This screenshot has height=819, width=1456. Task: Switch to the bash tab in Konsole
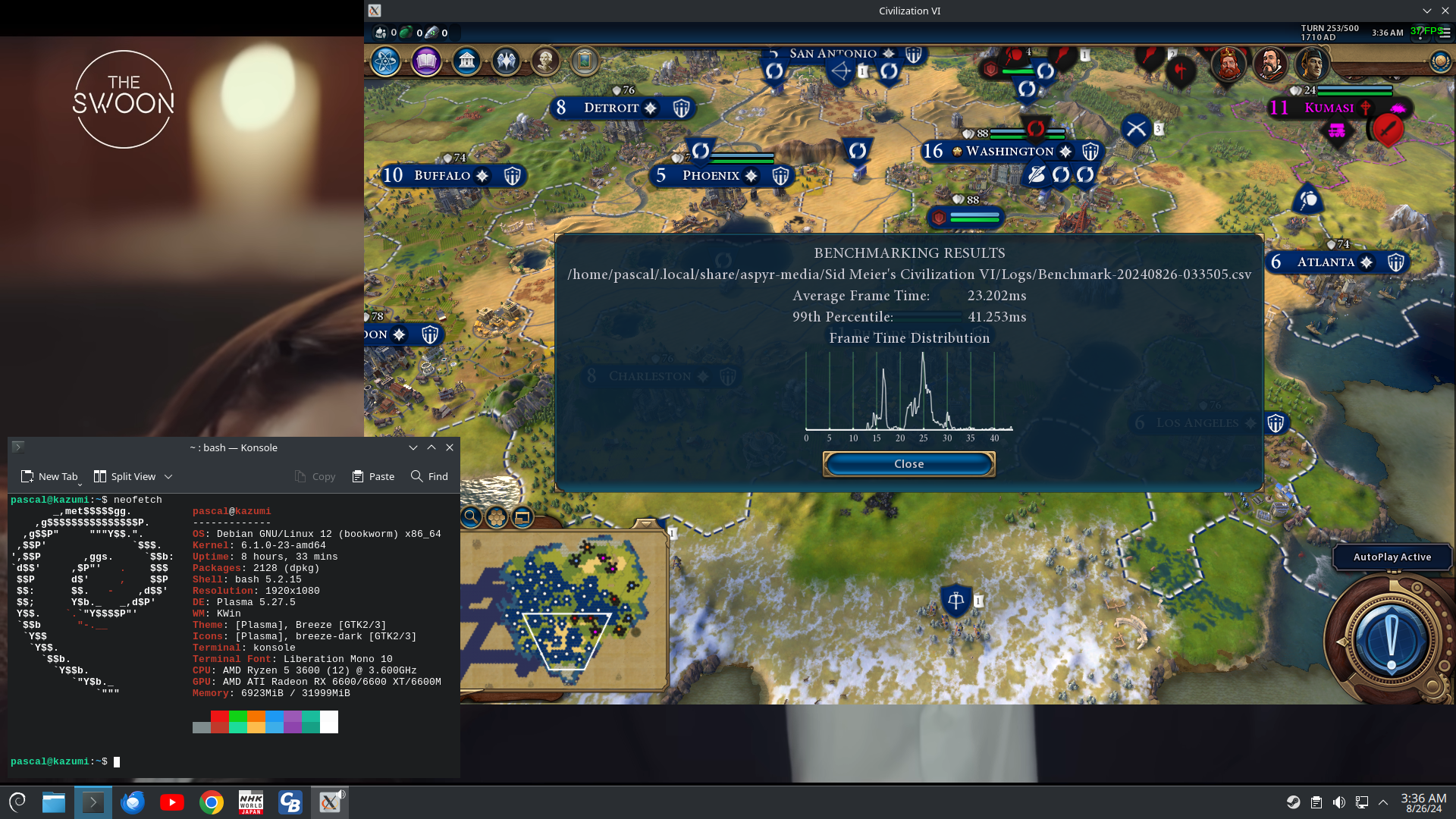click(233, 447)
